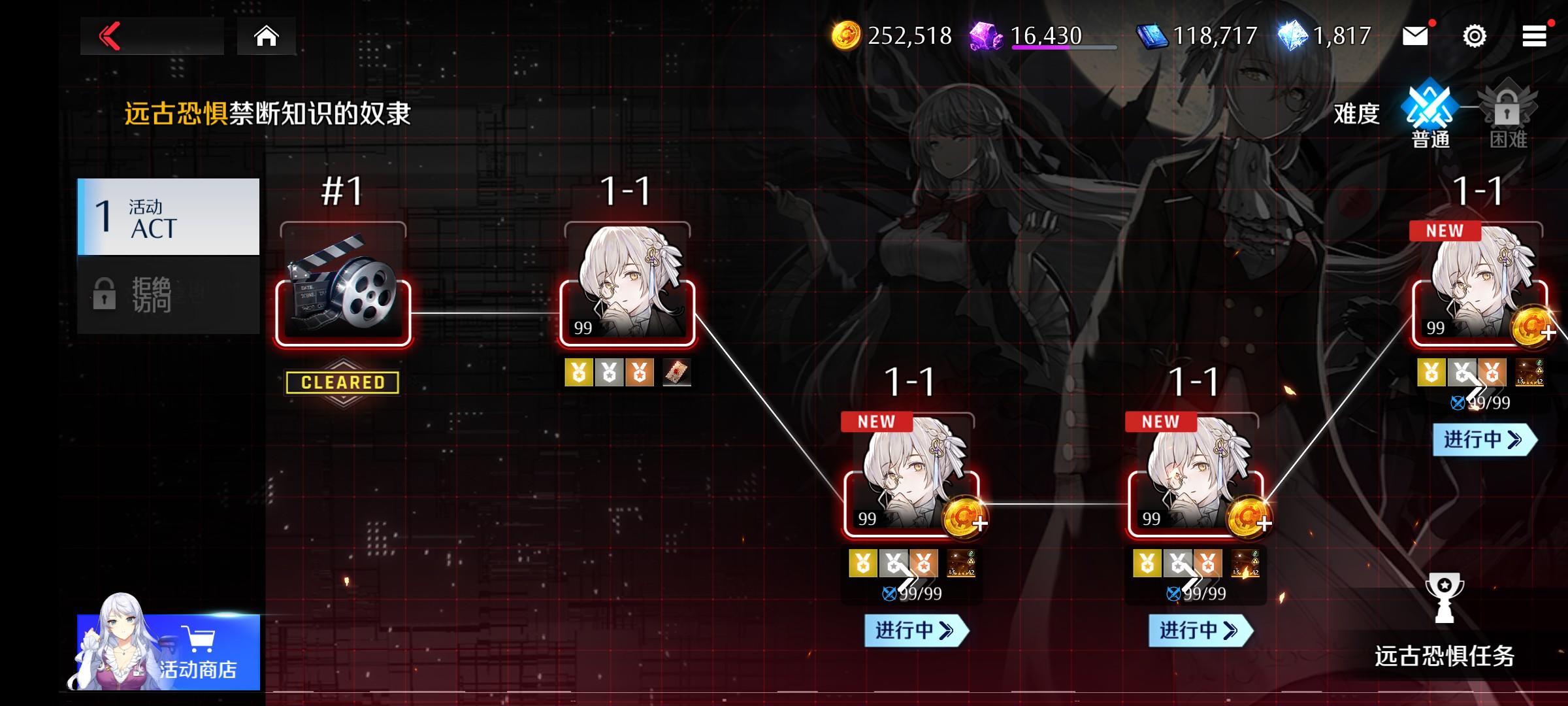Screen dimensions: 1568x706
Task: Open the mail inbox icon
Action: coord(1415,37)
